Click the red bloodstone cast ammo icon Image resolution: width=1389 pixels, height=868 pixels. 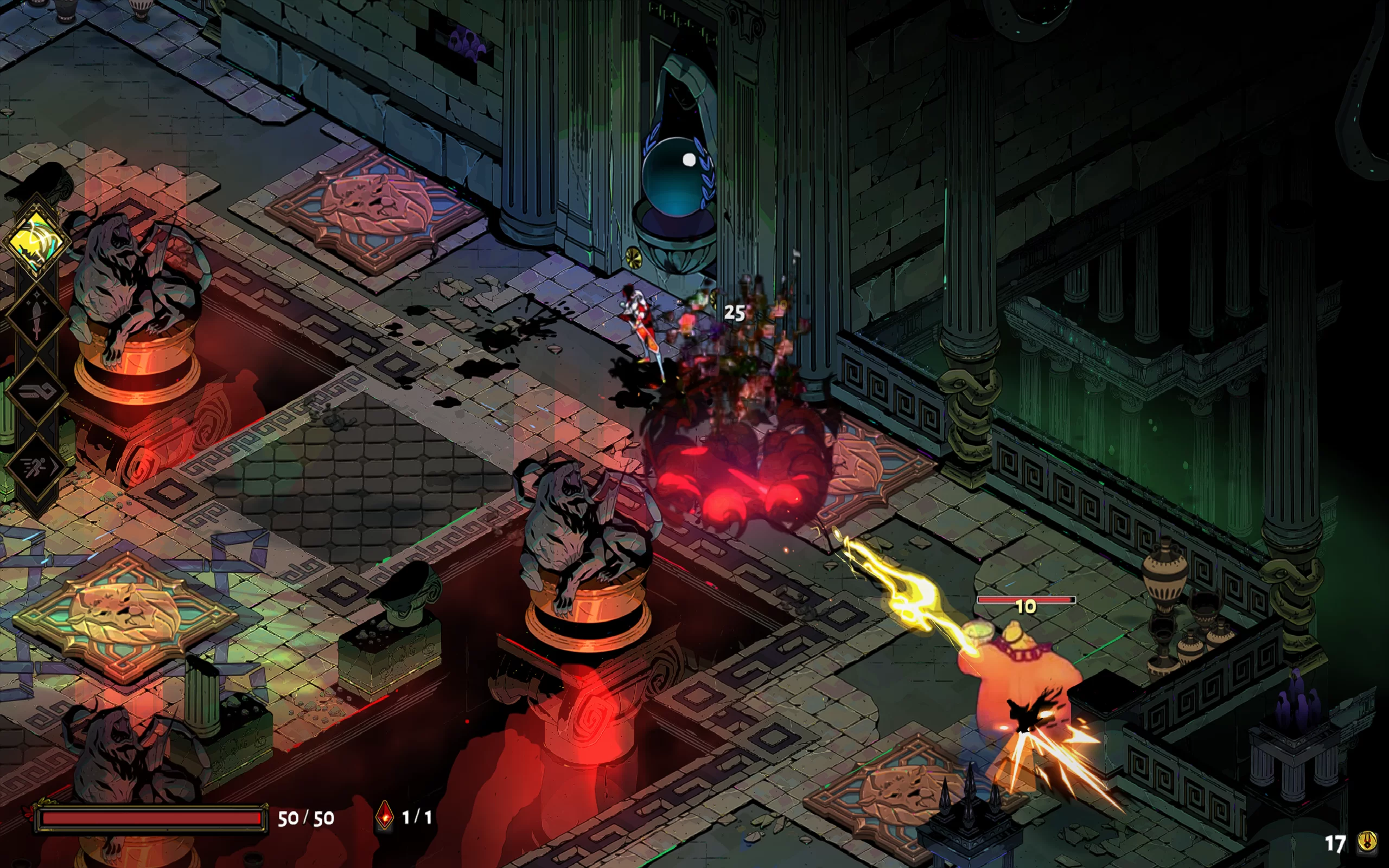385,816
